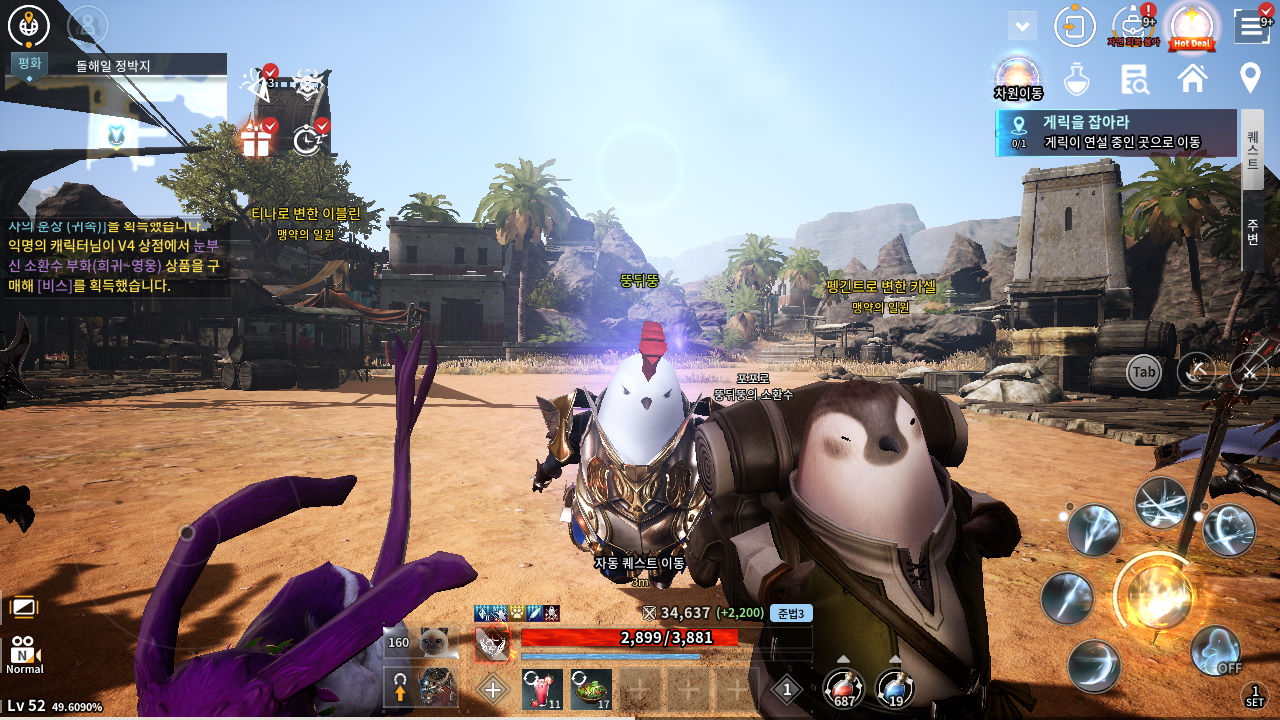The image size is (1280, 720).
Task: Toggle the camera Normal view mode
Action: click(x=24, y=653)
